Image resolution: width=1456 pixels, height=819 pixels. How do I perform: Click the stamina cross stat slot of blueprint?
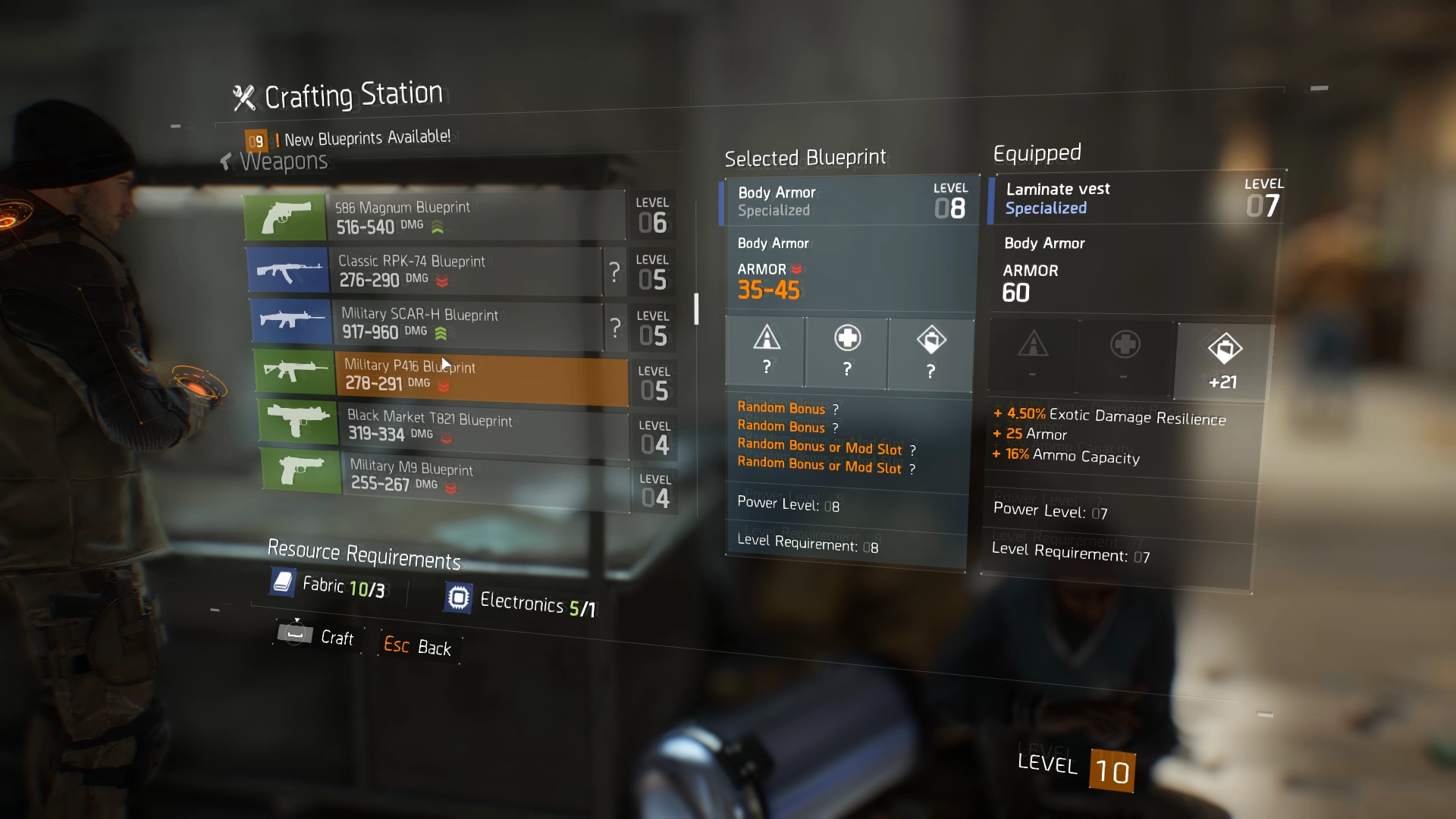point(847,352)
